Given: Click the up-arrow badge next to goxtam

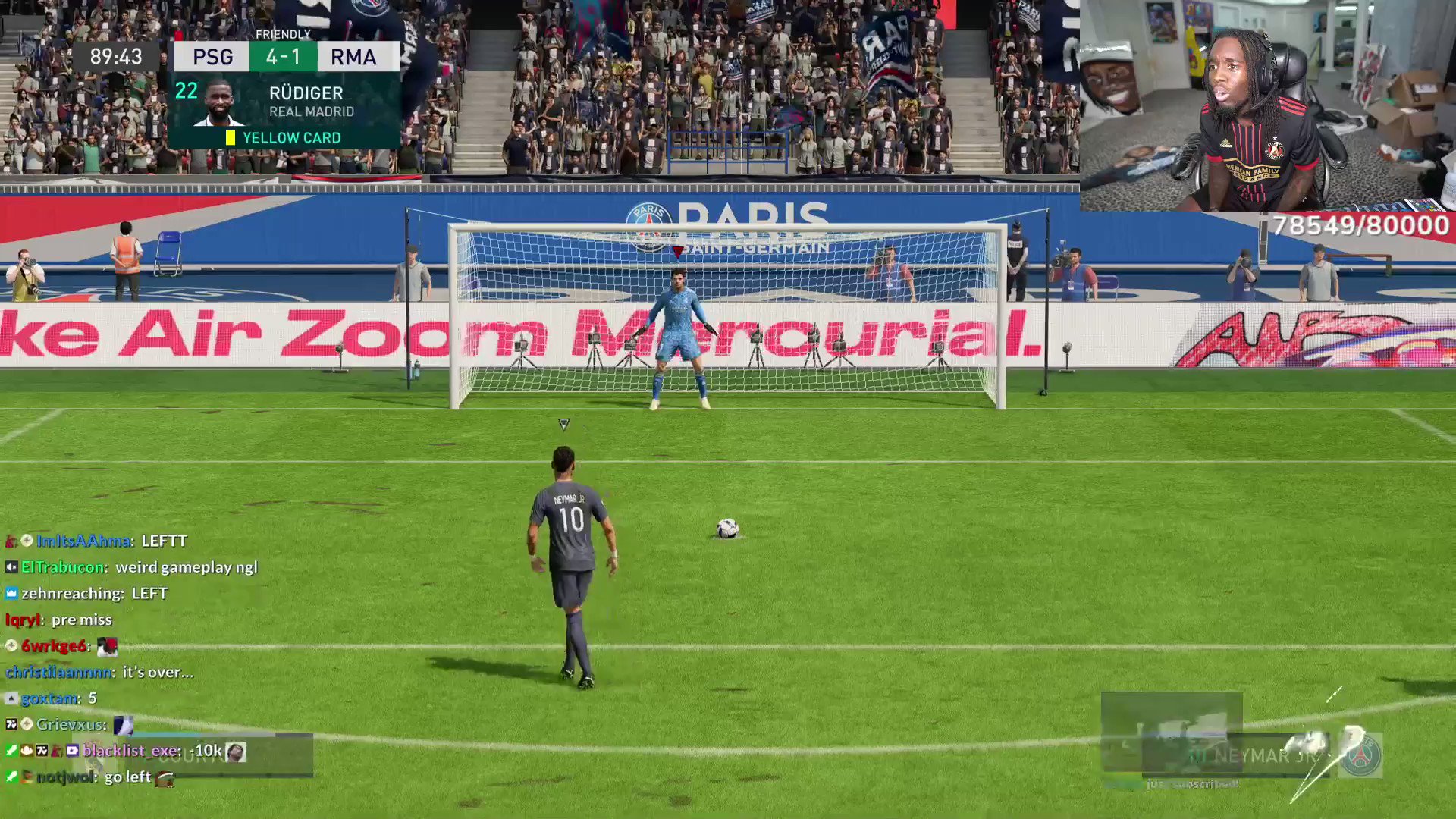Looking at the screenshot, I should pos(11,698).
